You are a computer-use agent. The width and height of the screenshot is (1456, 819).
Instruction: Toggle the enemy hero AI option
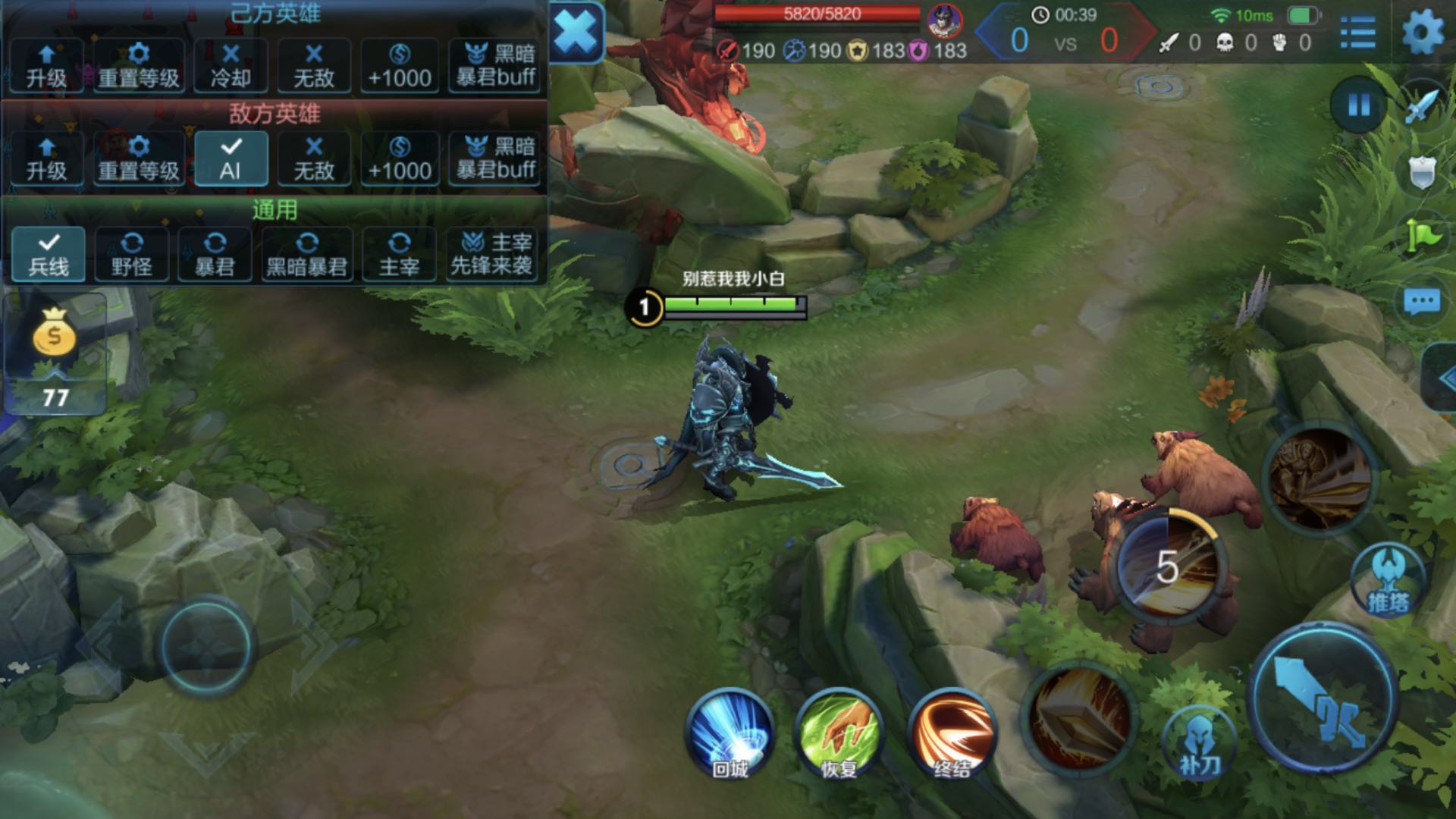point(231,158)
